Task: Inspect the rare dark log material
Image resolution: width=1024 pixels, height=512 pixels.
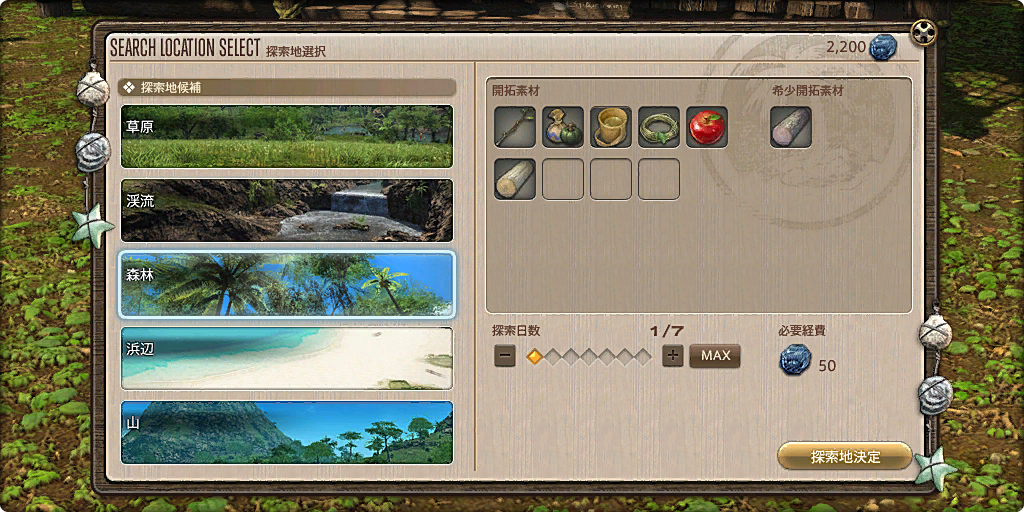Action: click(x=791, y=127)
